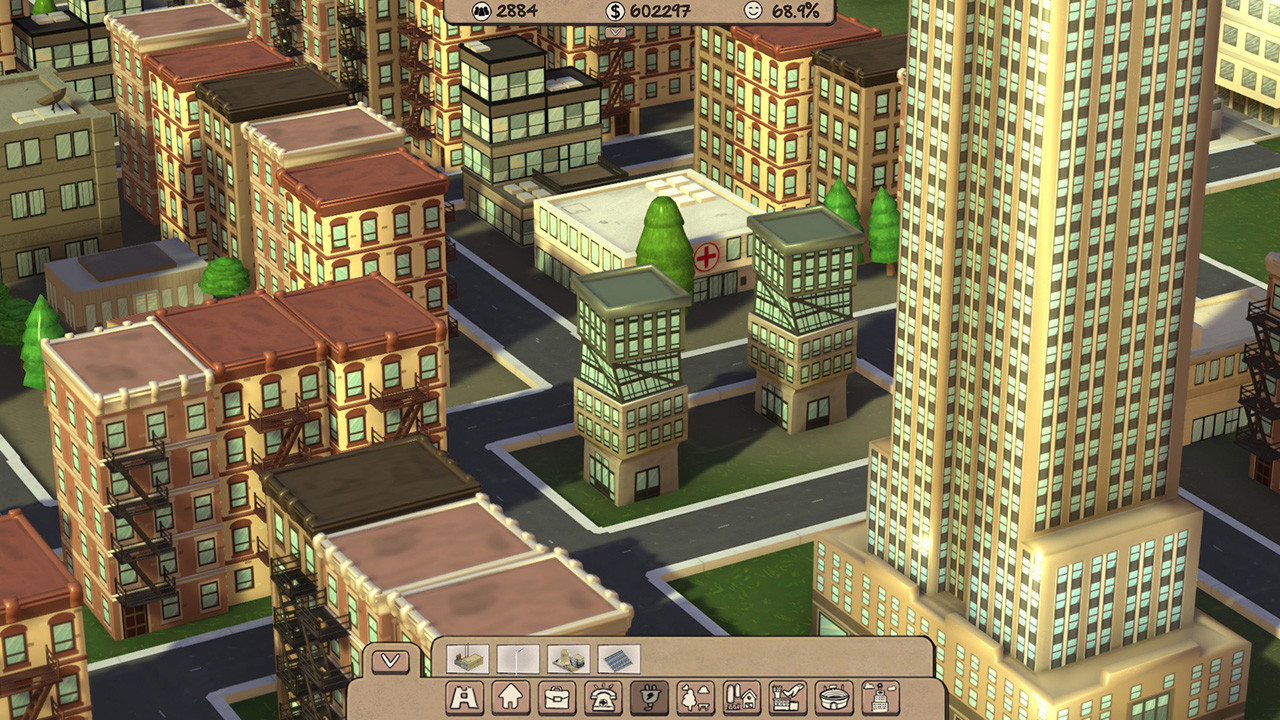This screenshot has width=1280, height=720.
Task: Toggle off the active power plug tool
Action: 648,696
